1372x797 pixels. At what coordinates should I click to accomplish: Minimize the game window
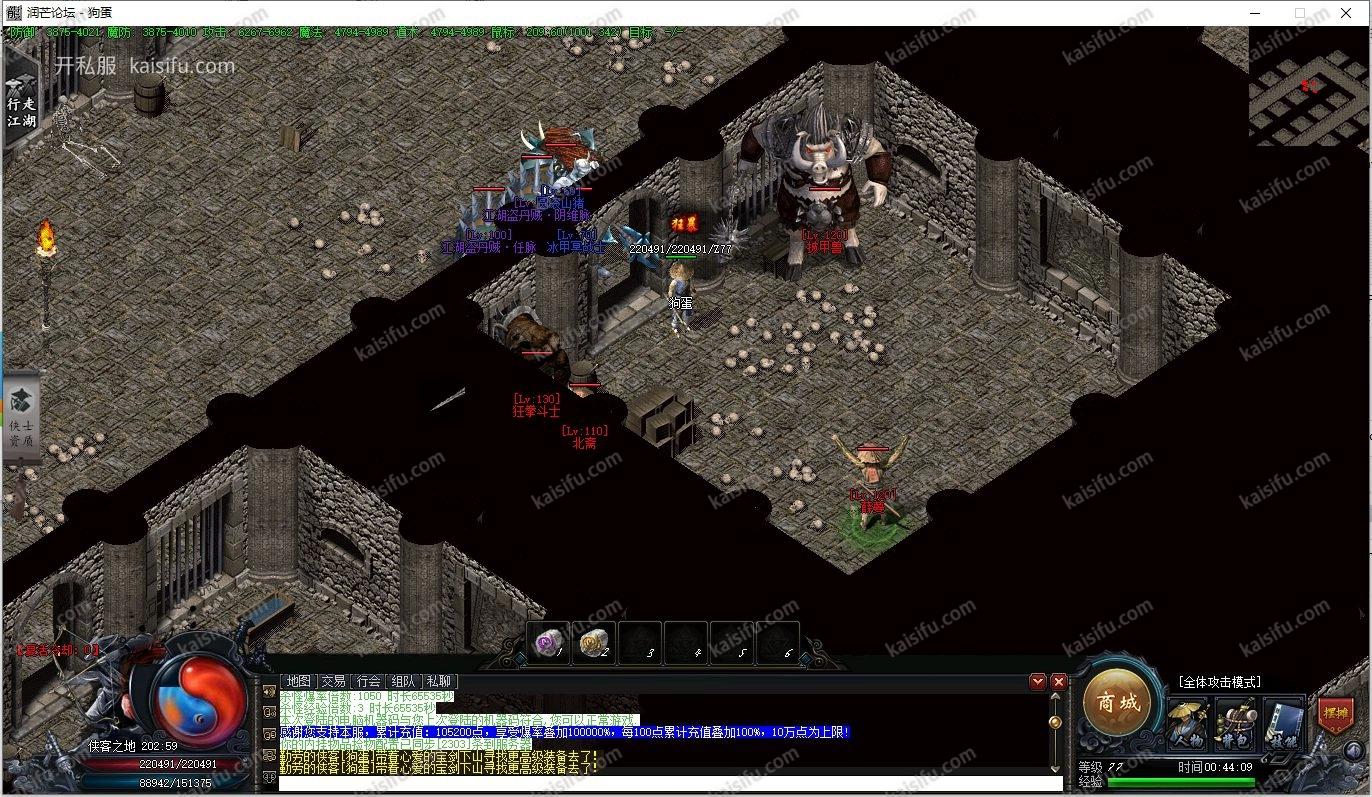pos(1253,13)
